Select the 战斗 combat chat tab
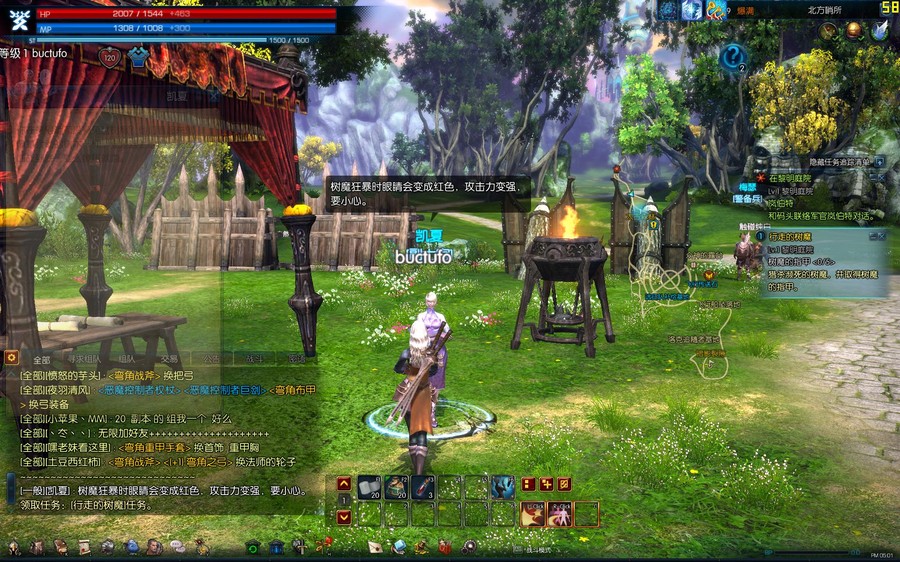 point(254,359)
